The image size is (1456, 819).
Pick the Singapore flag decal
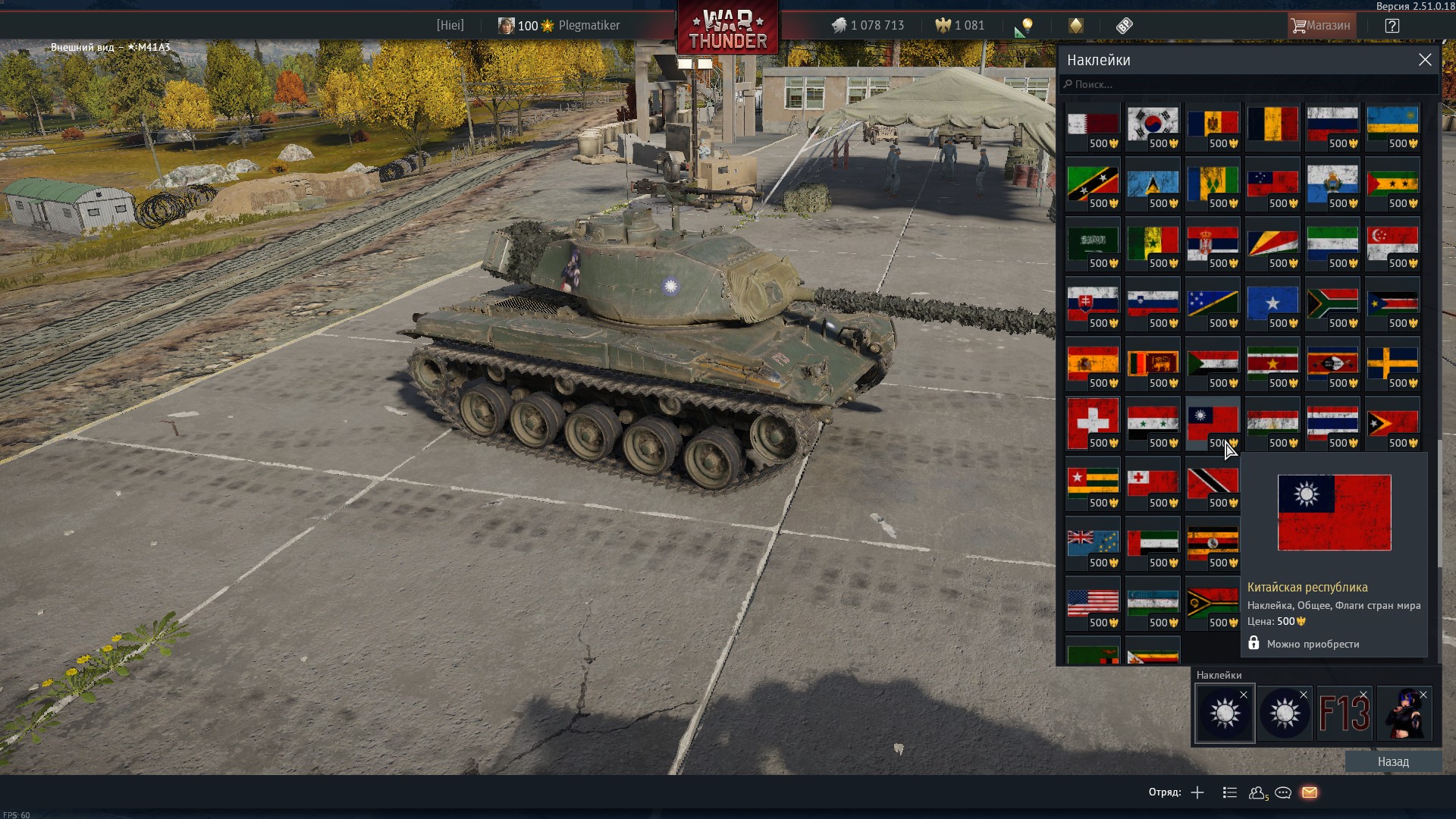pyautogui.click(x=1392, y=243)
